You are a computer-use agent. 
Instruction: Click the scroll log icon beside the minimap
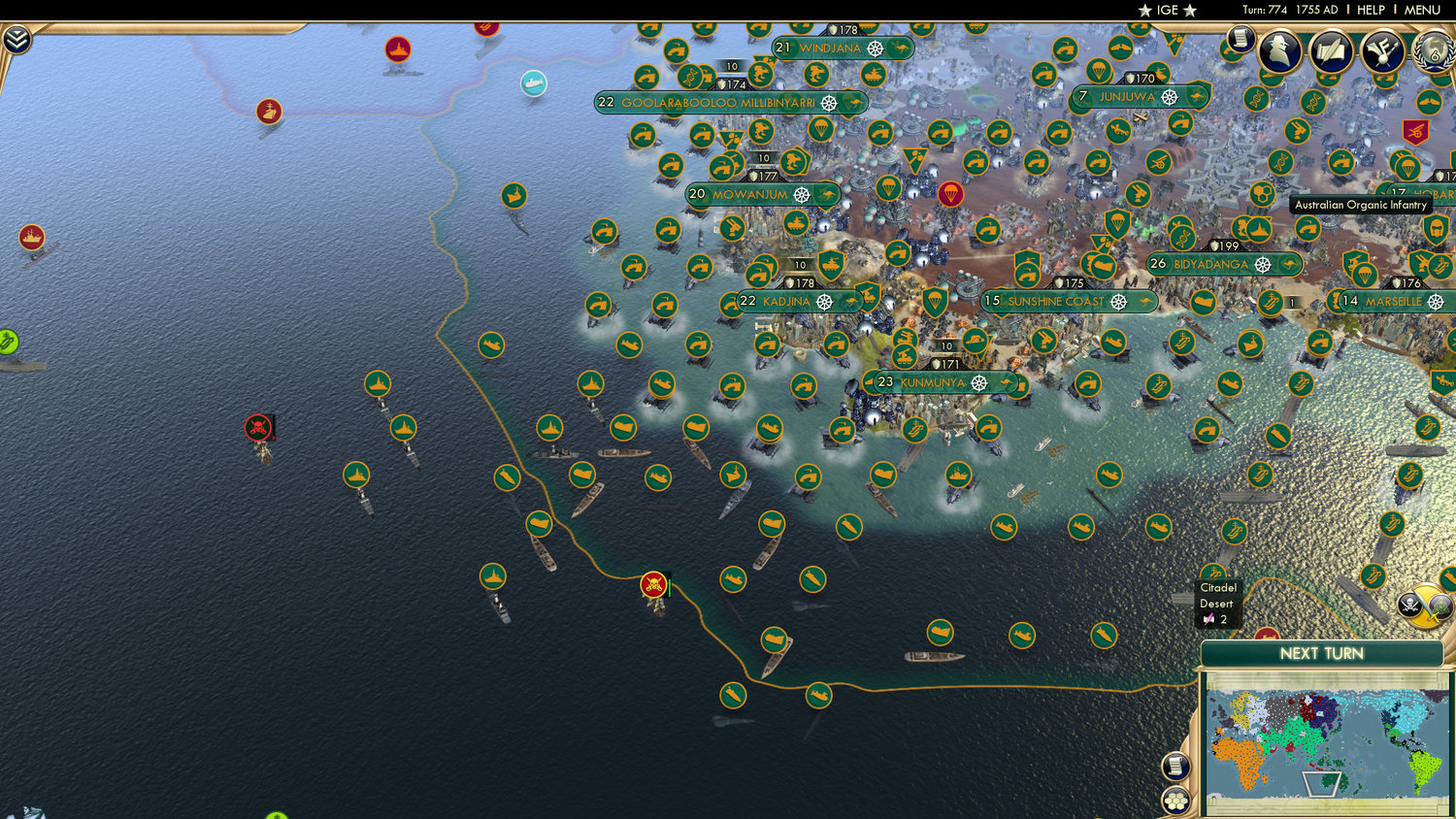coord(1175,765)
